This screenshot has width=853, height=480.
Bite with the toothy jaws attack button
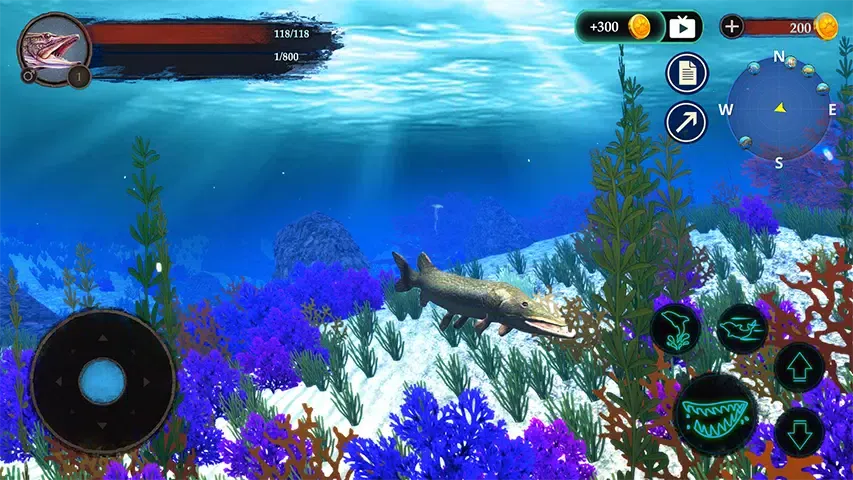coord(714,413)
